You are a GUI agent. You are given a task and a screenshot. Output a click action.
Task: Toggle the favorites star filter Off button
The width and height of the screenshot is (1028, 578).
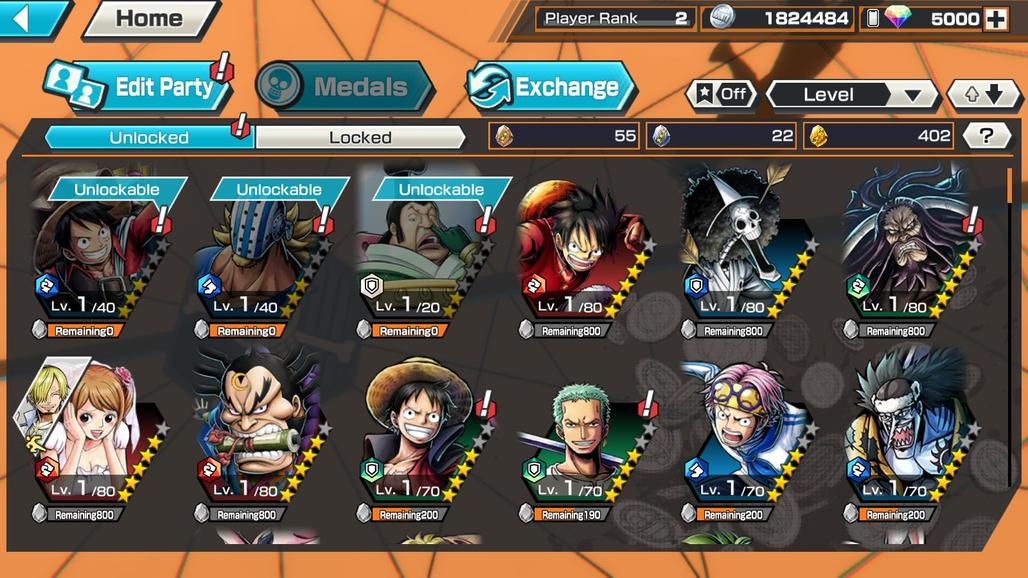[x=721, y=94]
